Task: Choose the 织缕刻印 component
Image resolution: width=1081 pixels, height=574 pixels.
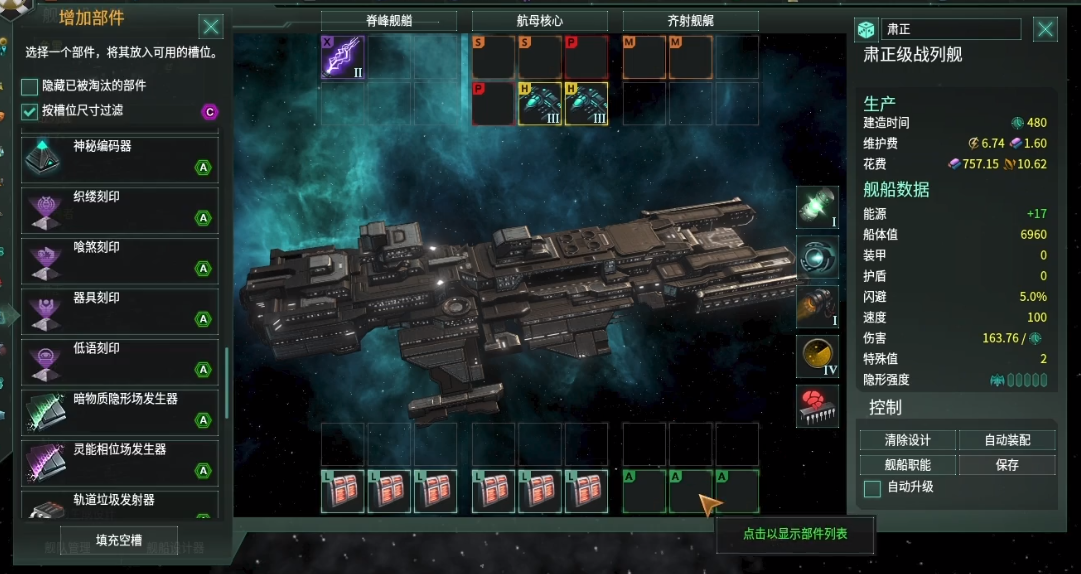Action: (x=120, y=209)
